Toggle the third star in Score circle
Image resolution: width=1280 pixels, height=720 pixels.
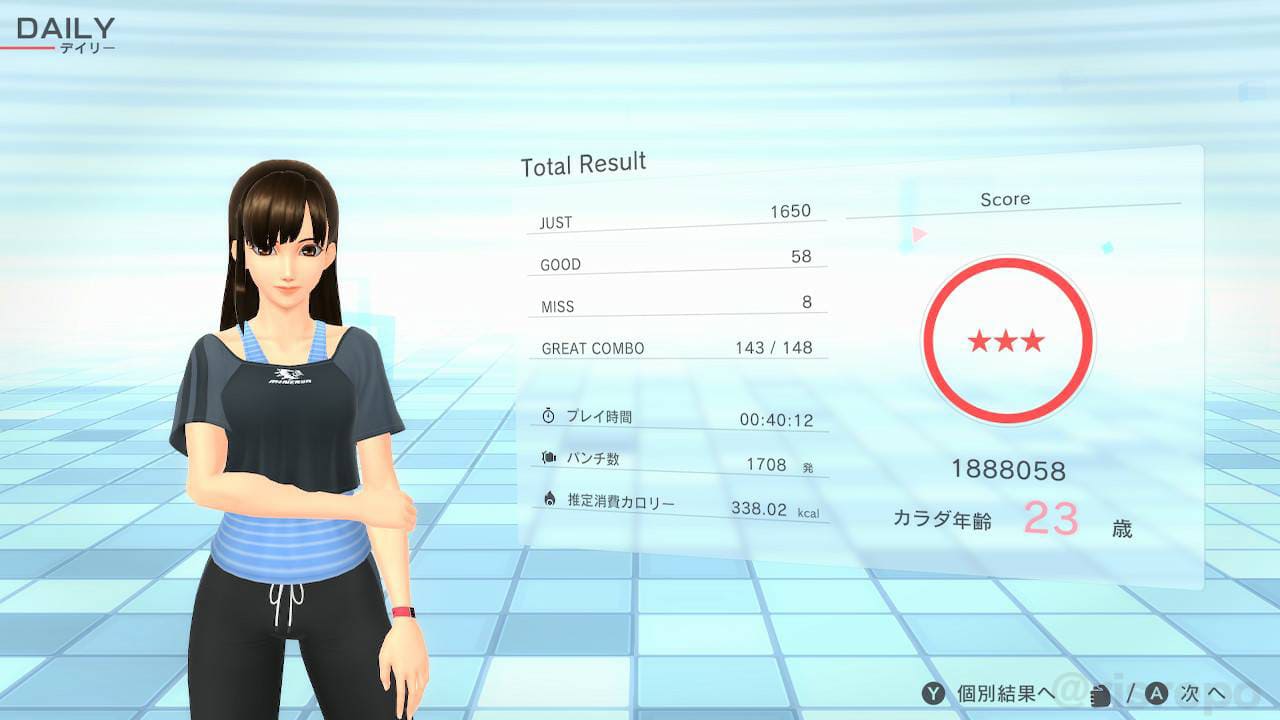tap(1033, 341)
